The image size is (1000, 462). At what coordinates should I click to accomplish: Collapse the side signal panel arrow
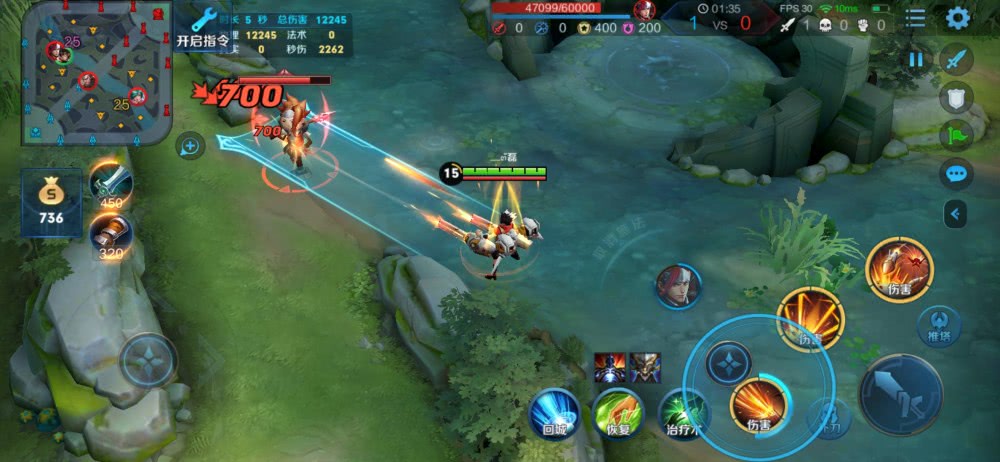point(957,213)
